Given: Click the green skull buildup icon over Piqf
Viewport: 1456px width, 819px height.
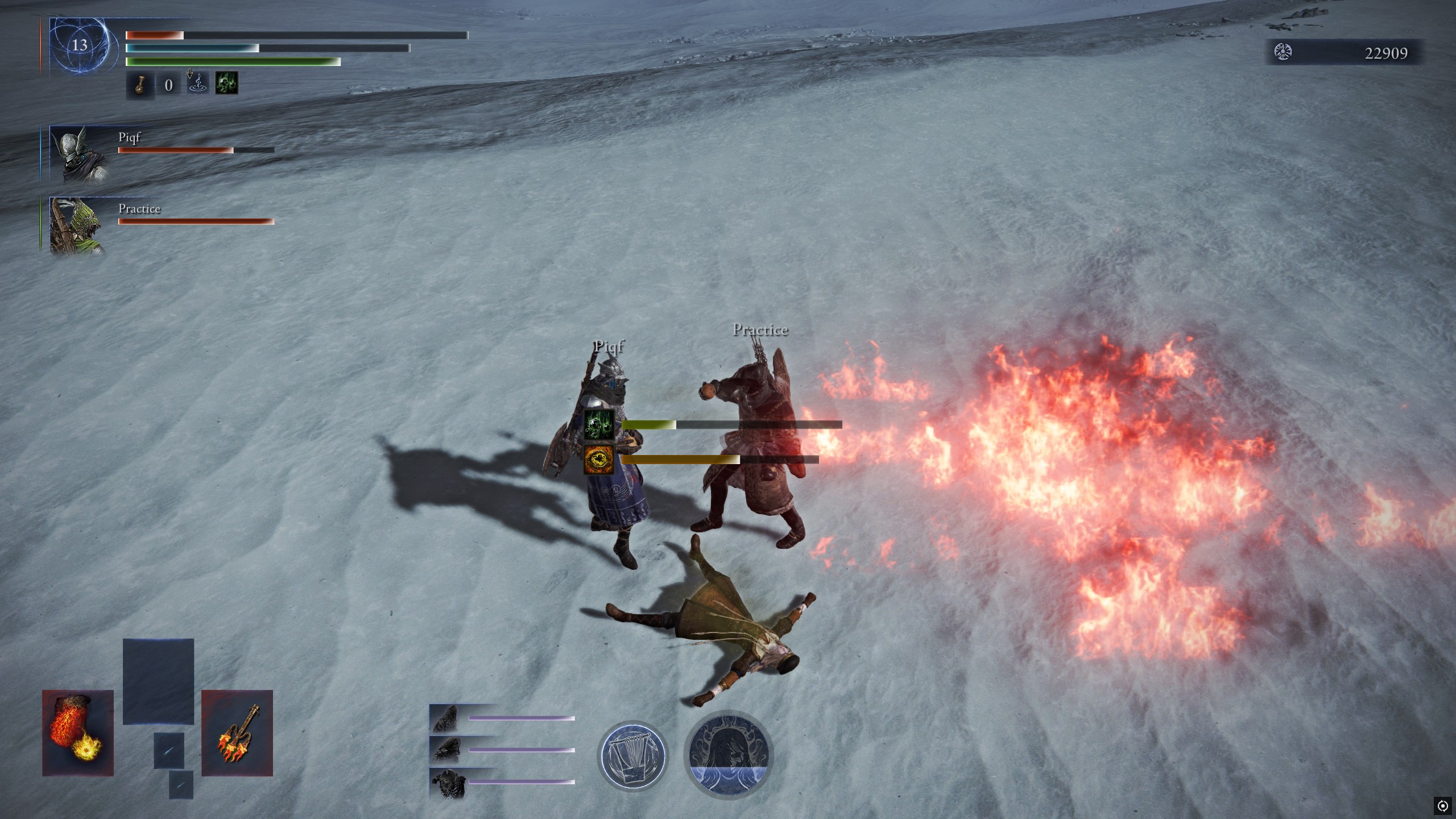Looking at the screenshot, I should [x=599, y=424].
